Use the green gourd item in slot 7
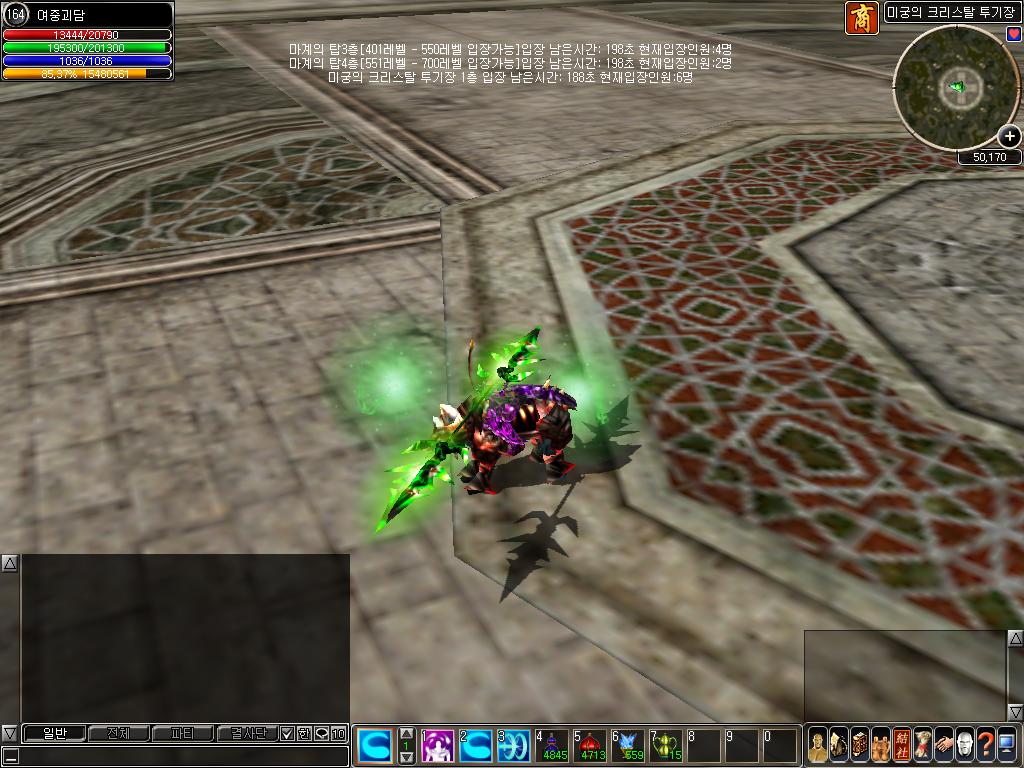 pyautogui.click(x=666, y=746)
